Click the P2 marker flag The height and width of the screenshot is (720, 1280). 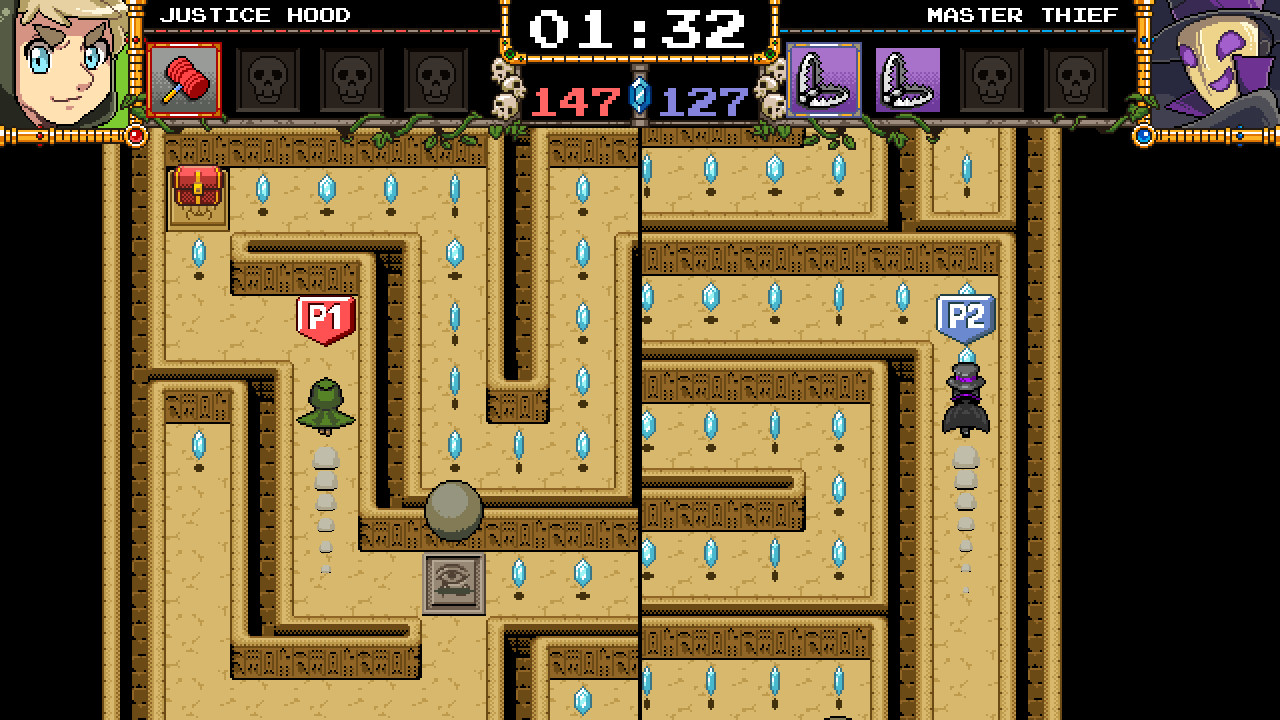click(965, 313)
